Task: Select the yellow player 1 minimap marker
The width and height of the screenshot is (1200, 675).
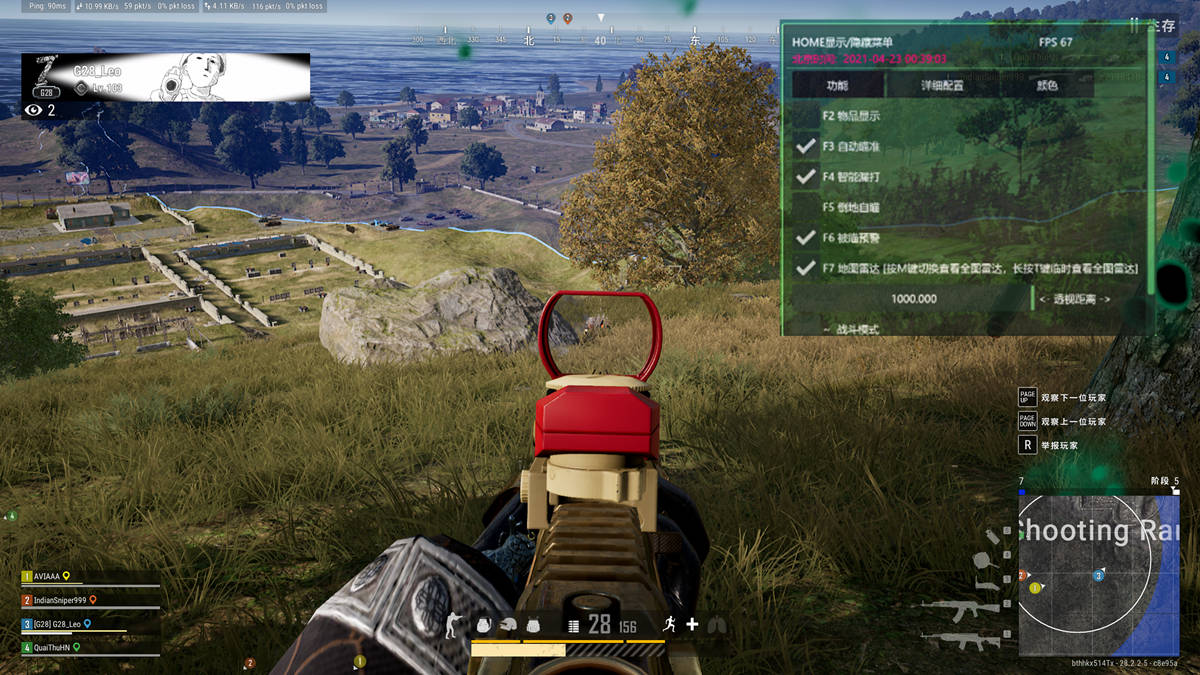Action: [1035, 588]
